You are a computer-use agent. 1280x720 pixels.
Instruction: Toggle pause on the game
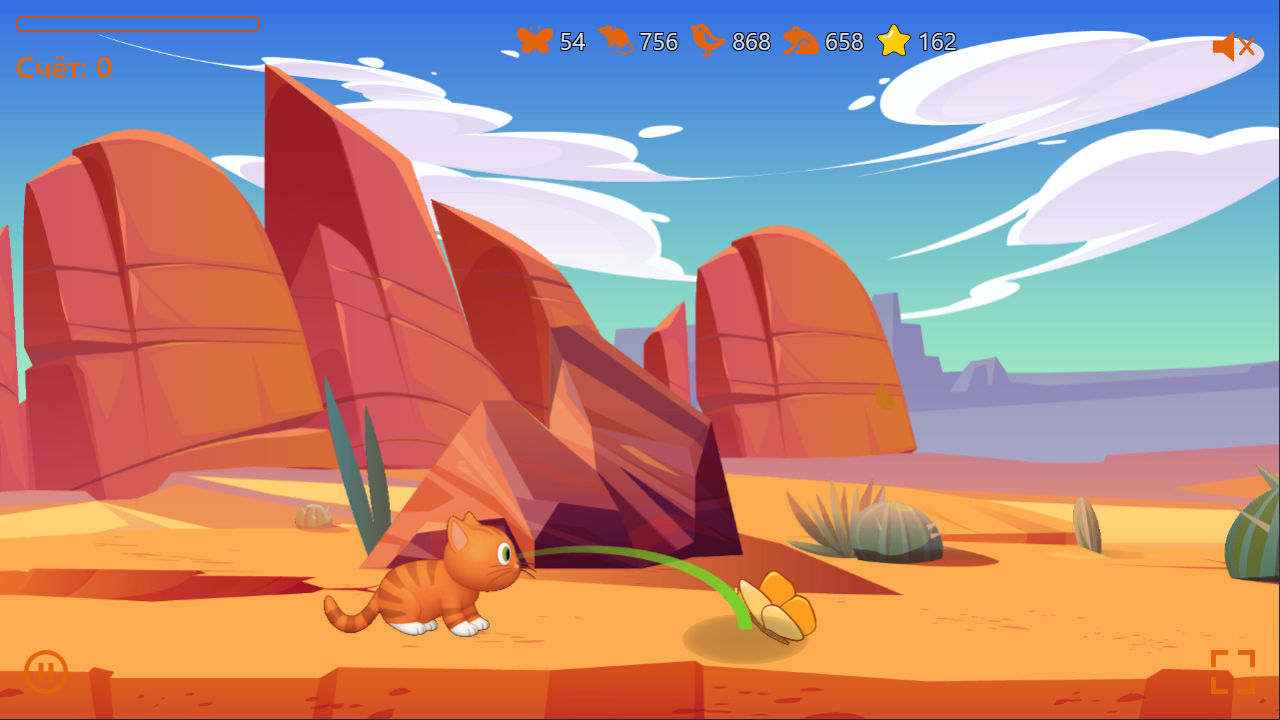[45, 671]
